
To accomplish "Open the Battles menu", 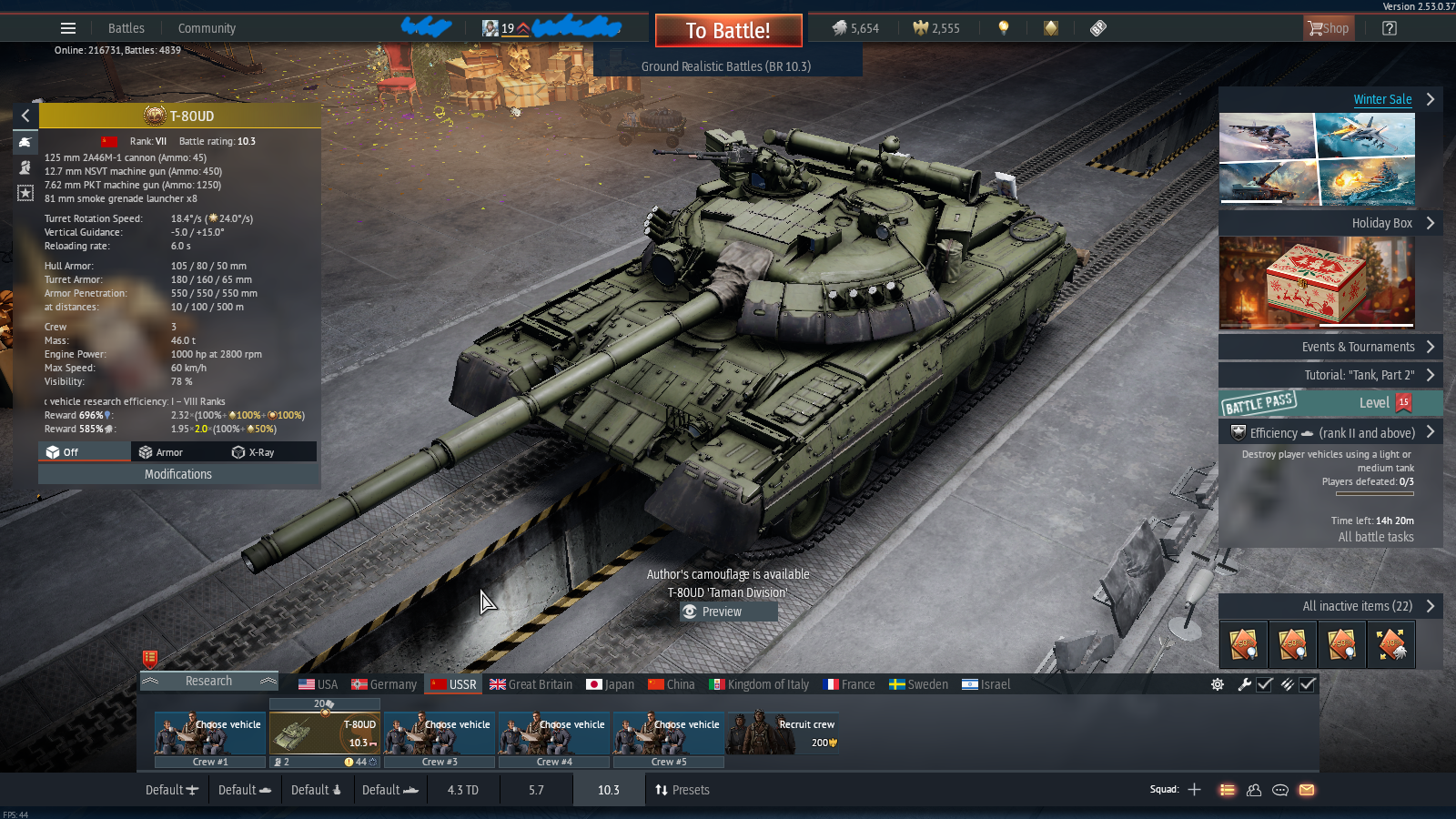I will click(126, 28).
